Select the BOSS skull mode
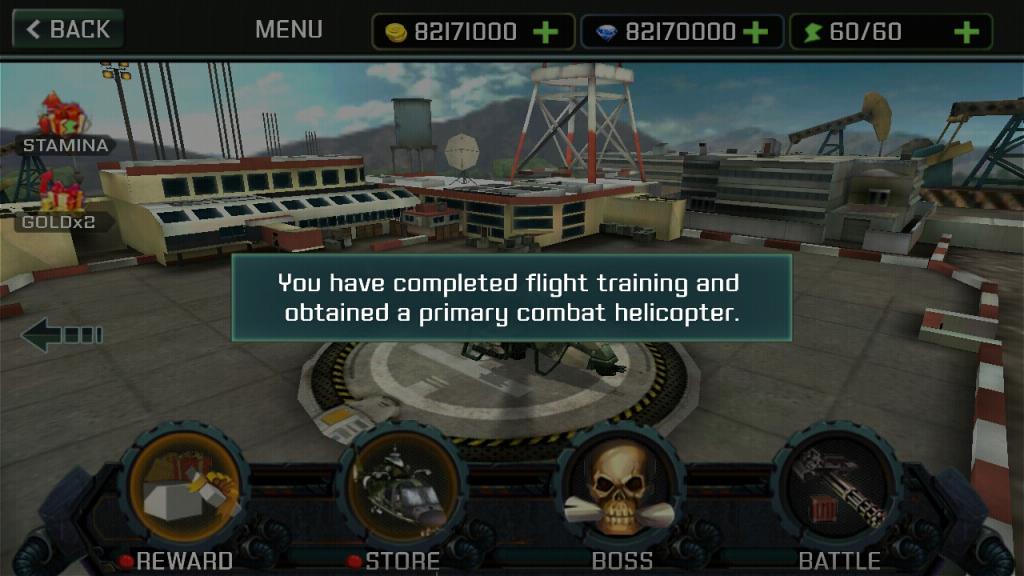This screenshot has width=1024, height=576. coord(620,487)
